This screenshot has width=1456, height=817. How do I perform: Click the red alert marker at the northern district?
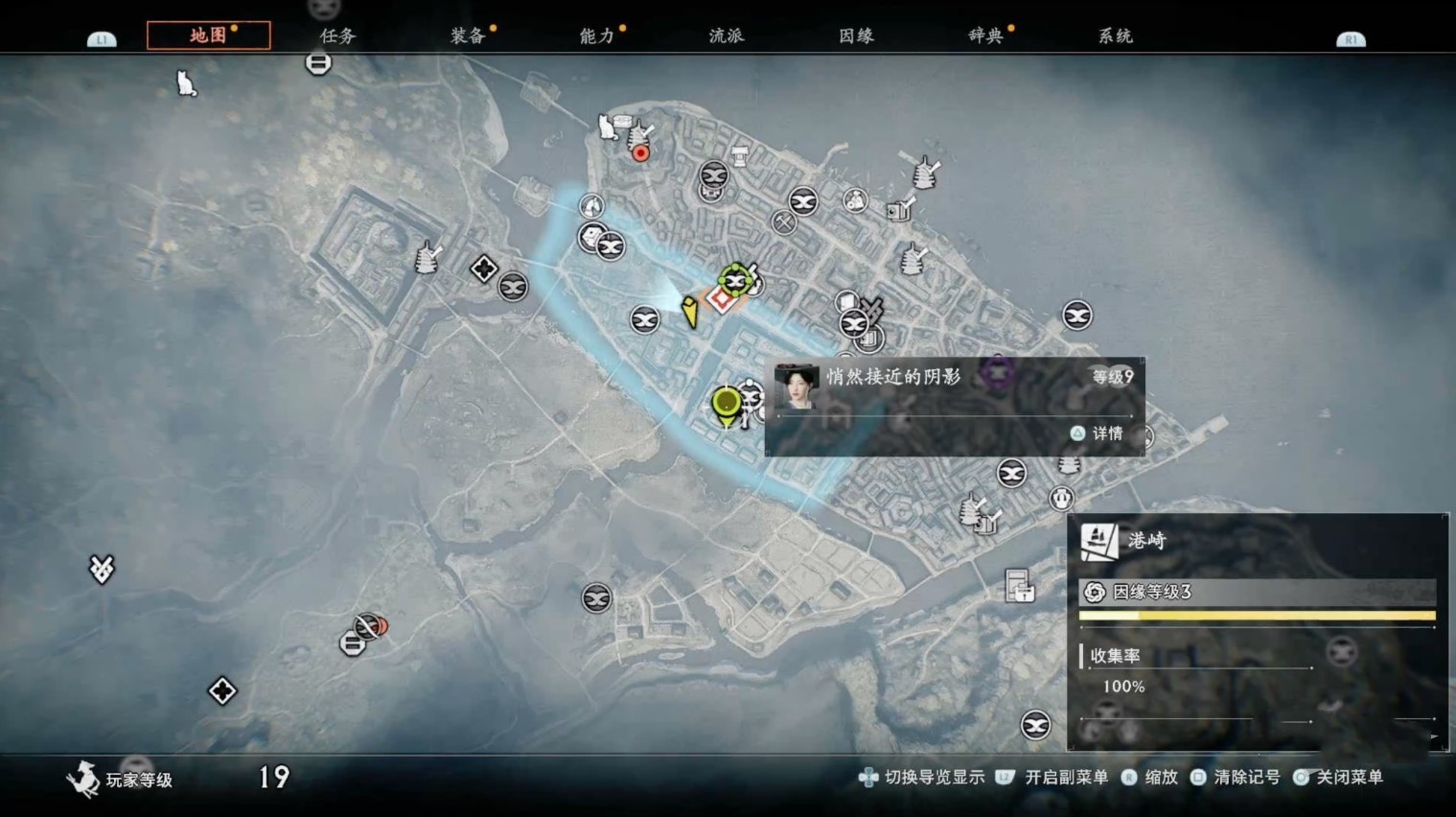pyautogui.click(x=640, y=152)
